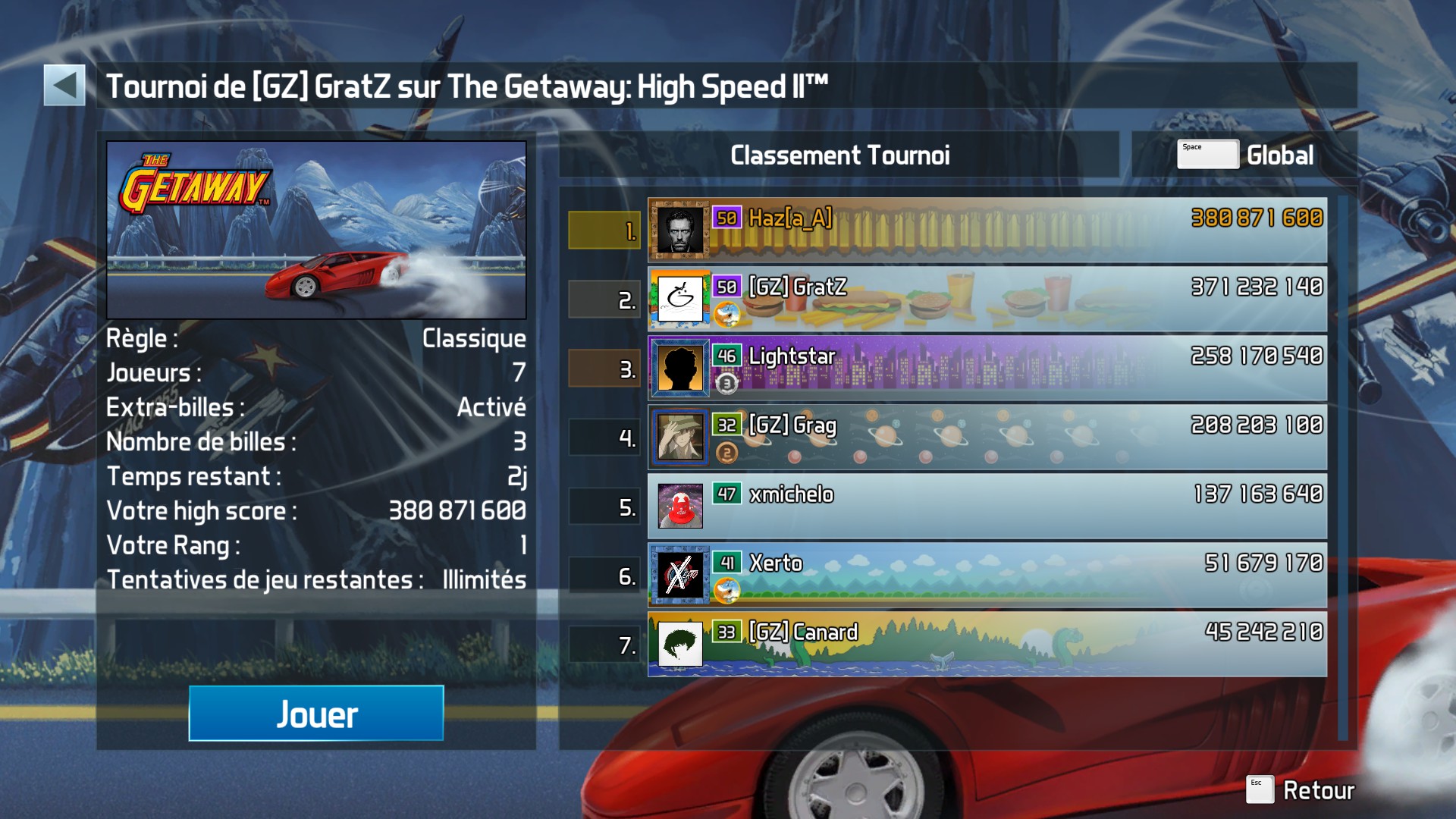Viewport: 1456px width, 819px height.
Task: Select the [GZ] Canard leaderboard row
Action: coord(987,645)
